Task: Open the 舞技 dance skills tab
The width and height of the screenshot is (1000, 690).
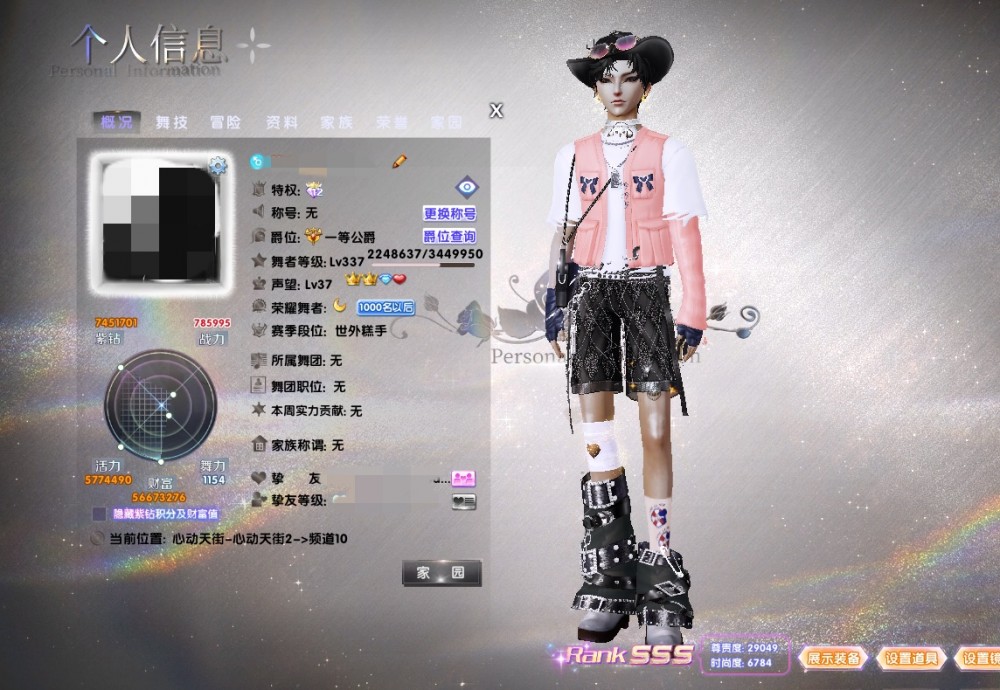Action: [x=171, y=122]
